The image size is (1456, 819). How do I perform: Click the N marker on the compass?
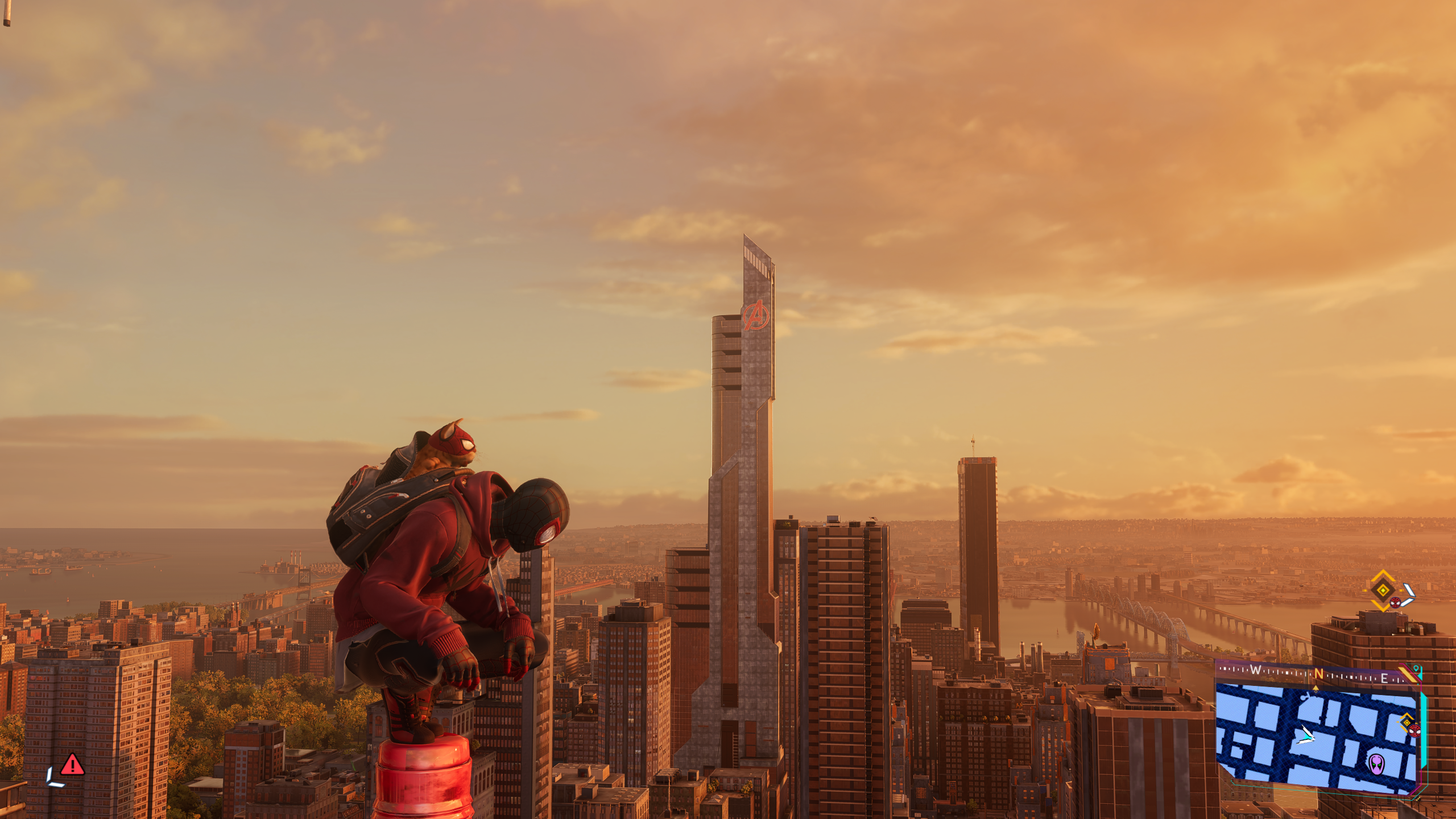pyautogui.click(x=1318, y=675)
